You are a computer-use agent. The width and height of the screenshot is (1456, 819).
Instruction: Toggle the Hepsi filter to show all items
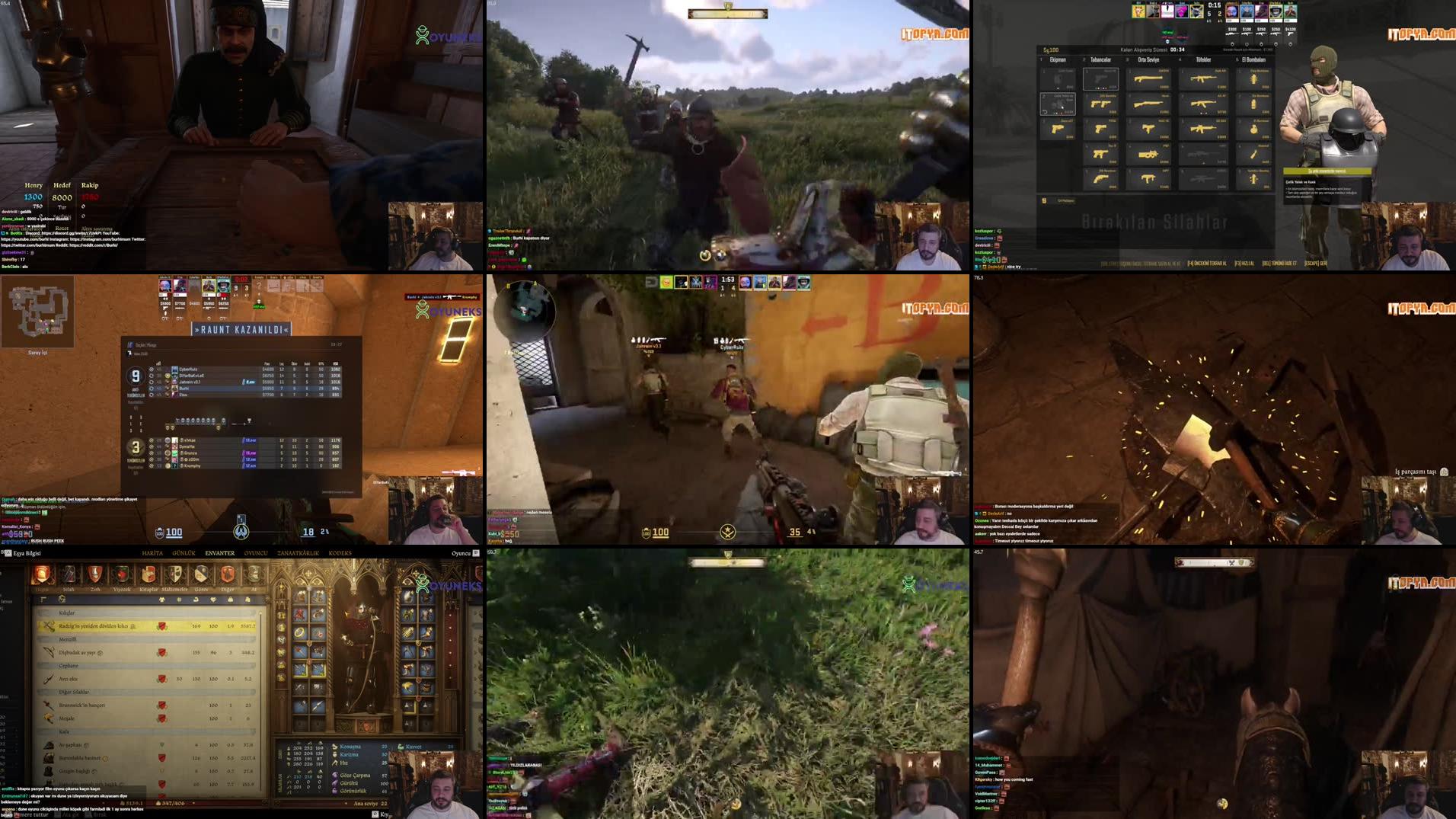41,574
